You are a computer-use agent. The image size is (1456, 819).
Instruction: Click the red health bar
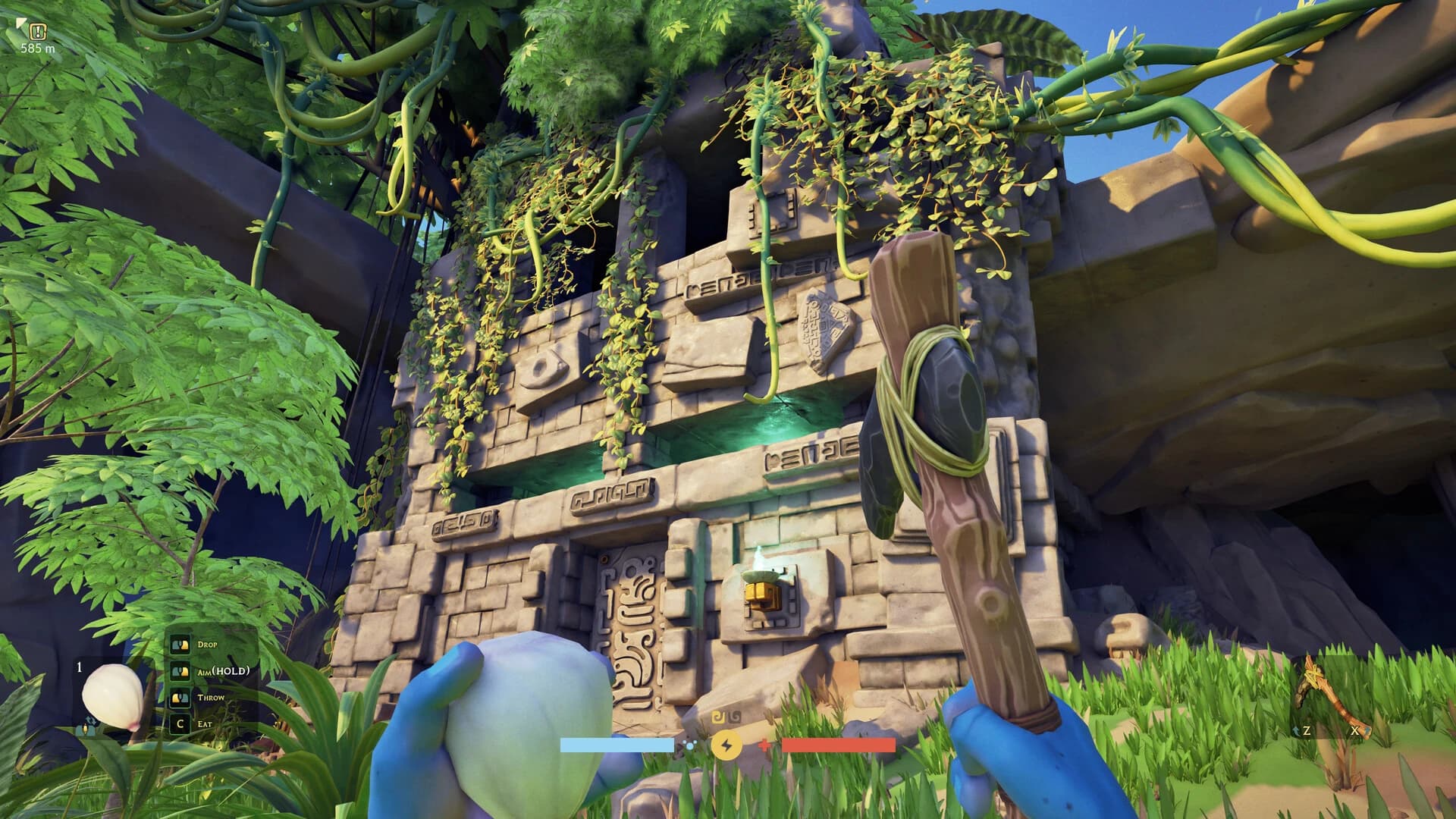(838, 745)
